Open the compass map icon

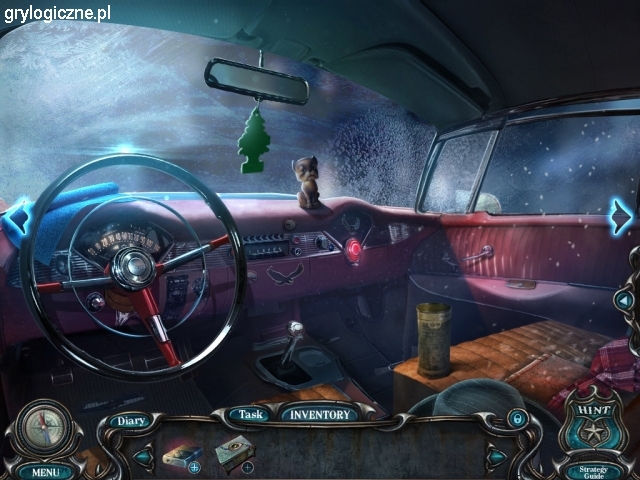pyautogui.click(x=44, y=427)
